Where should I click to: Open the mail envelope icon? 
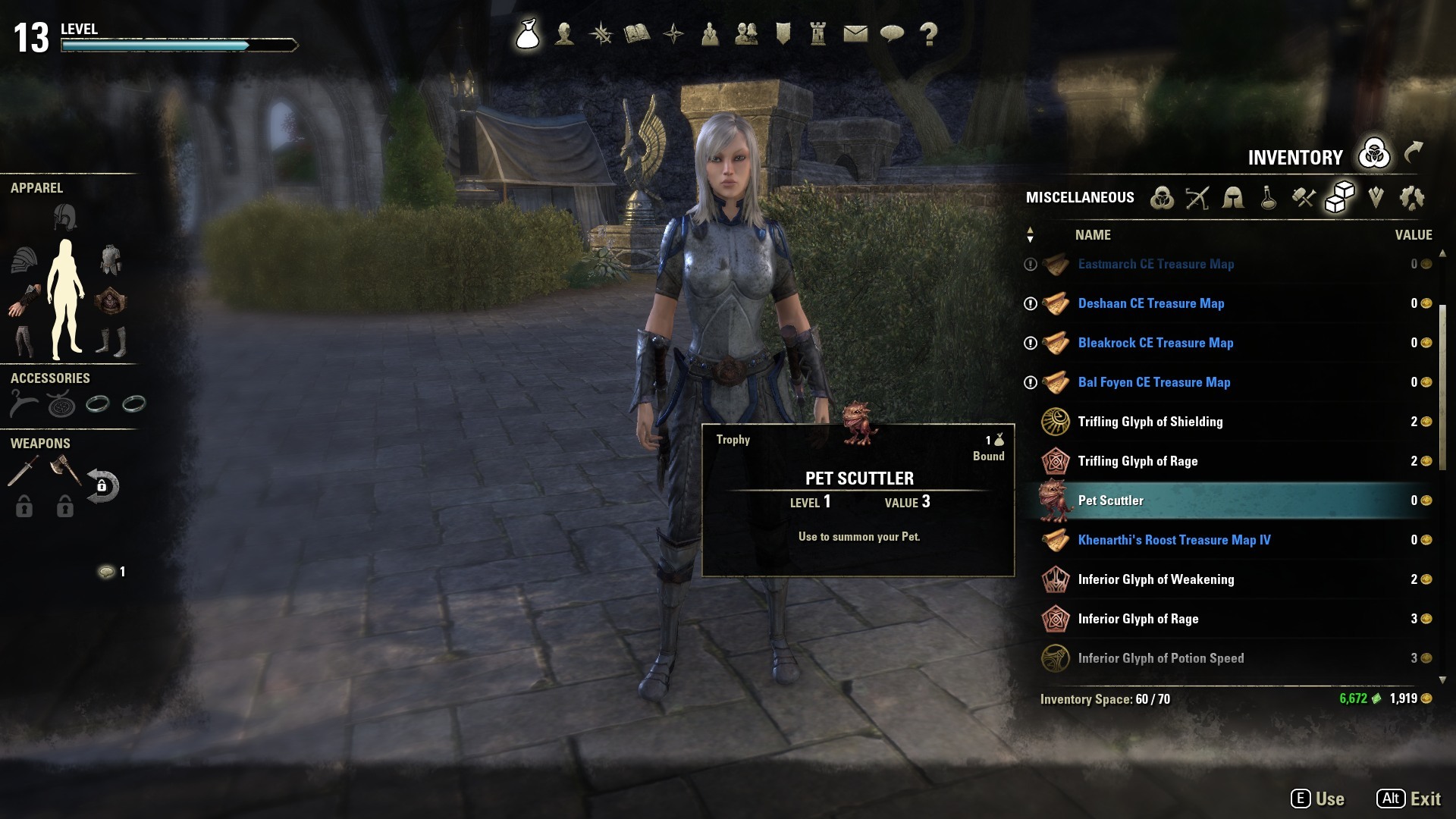(x=855, y=34)
